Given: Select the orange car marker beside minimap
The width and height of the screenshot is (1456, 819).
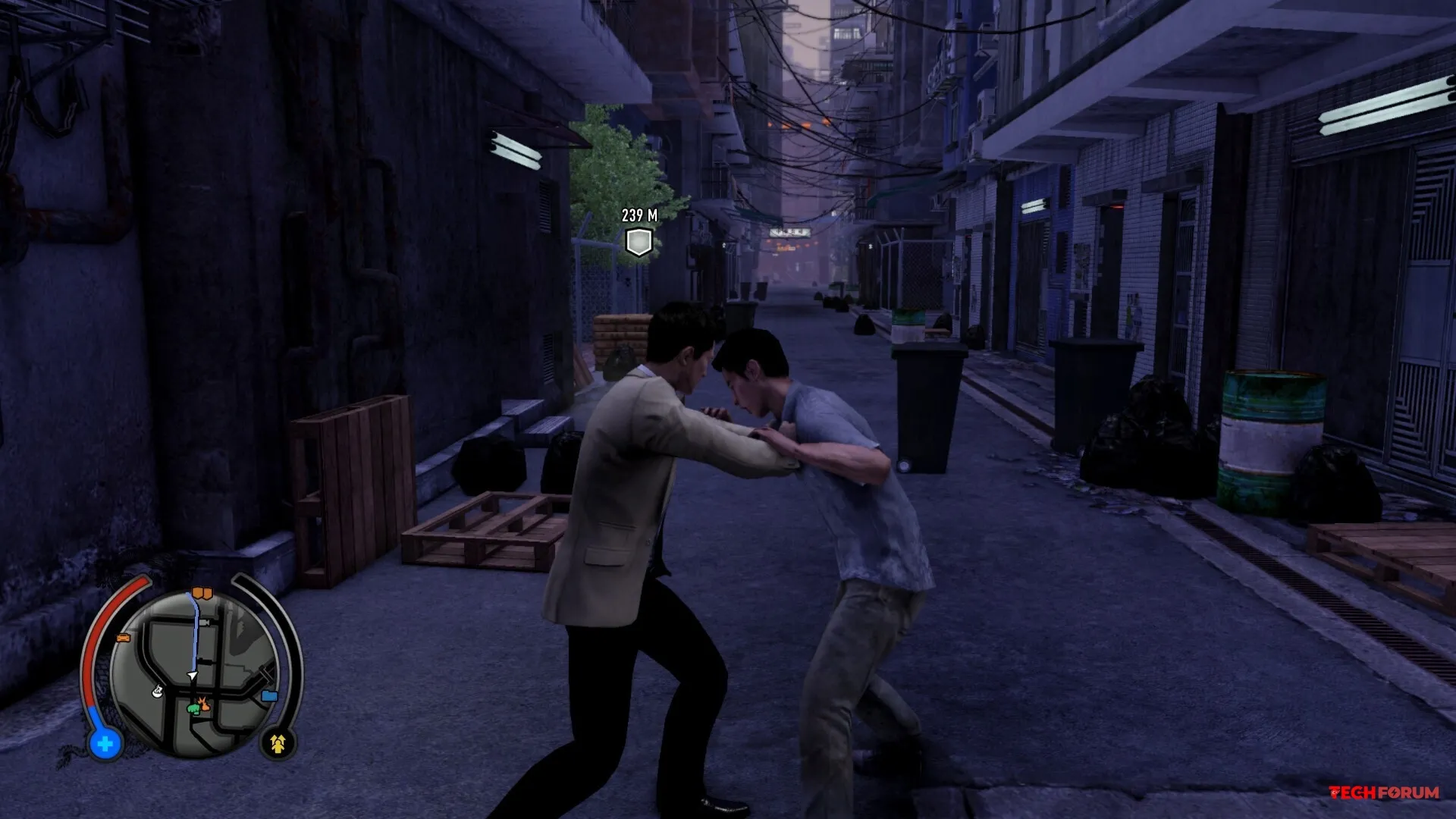Looking at the screenshot, I should pos(123,639).
